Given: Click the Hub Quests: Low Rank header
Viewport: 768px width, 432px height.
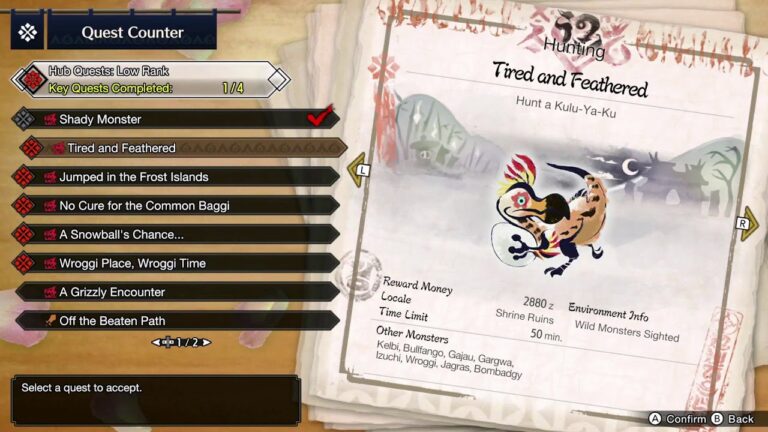Looking at the screenshot, I should pyautogui.click(x=150, y=79).
